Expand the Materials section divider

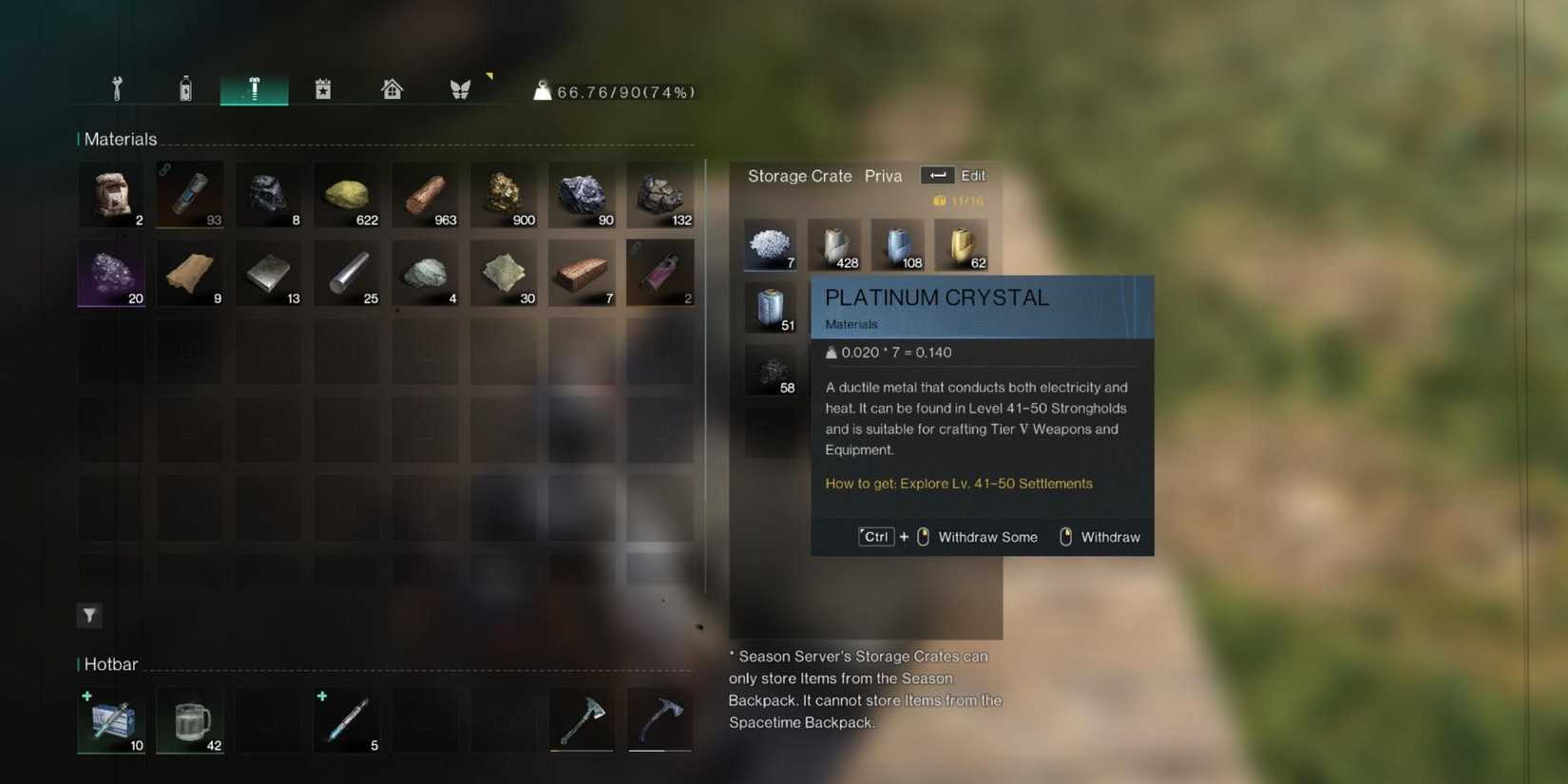[x=120, y=139]
